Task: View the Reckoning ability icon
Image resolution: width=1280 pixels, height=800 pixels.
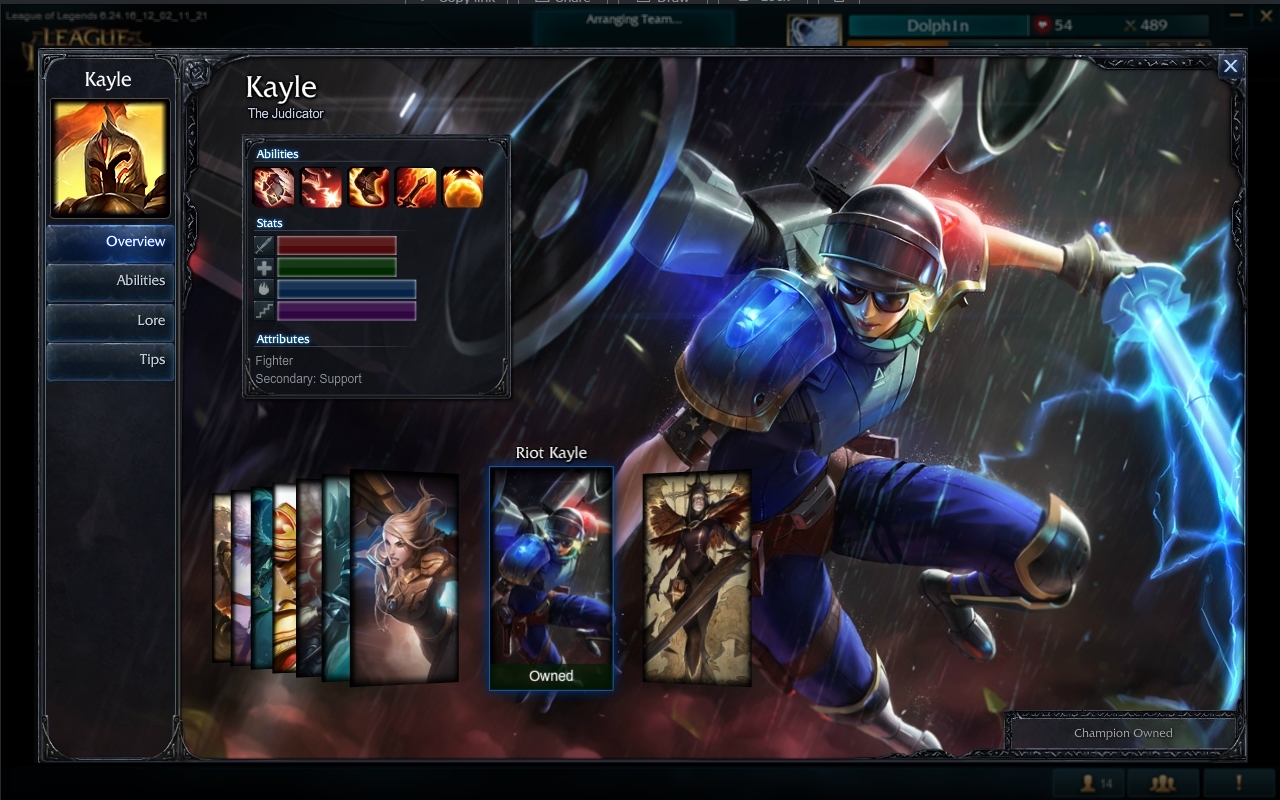Action: pyautogui.click(x=322, y=188)
